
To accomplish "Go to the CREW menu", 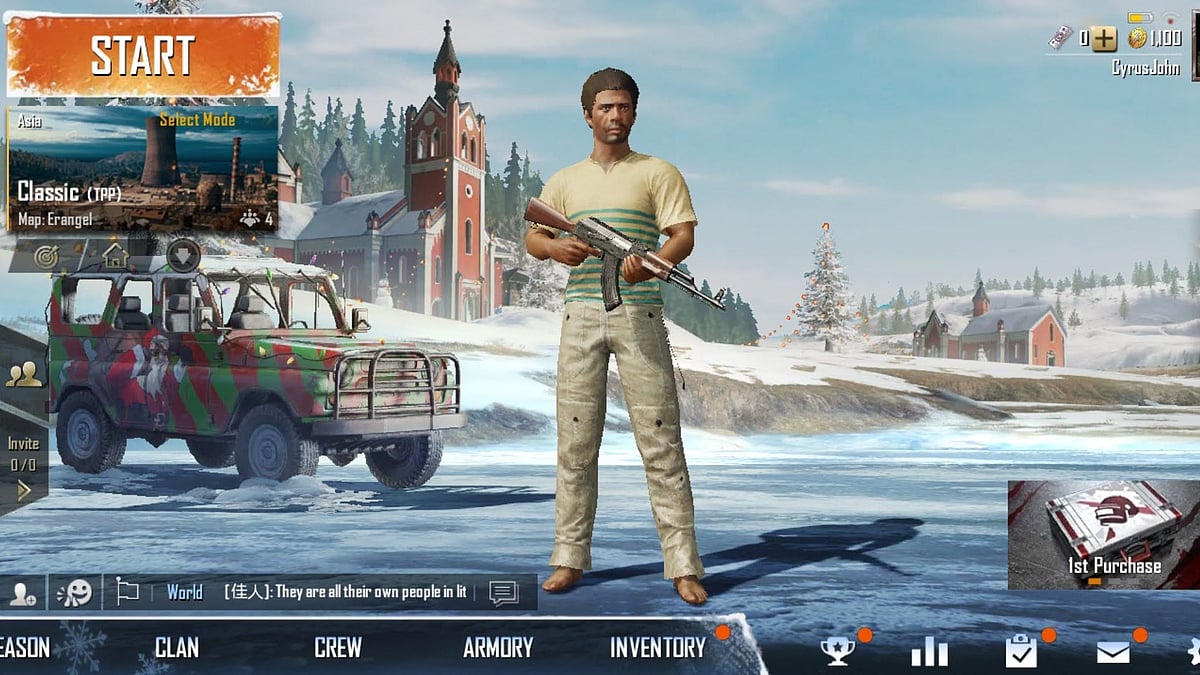I will [x=338, y=648].
